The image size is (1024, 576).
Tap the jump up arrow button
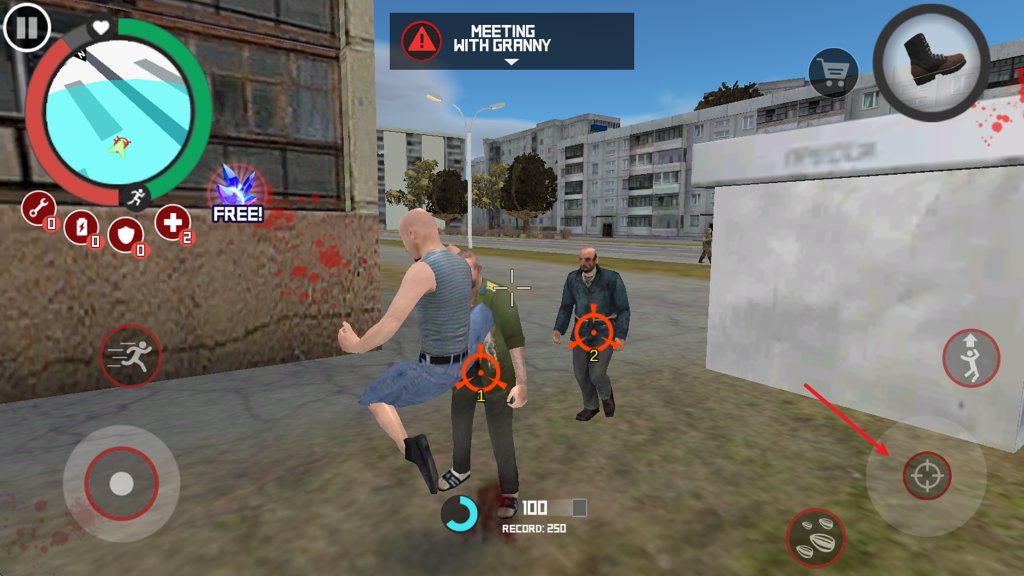coord(970,358)
